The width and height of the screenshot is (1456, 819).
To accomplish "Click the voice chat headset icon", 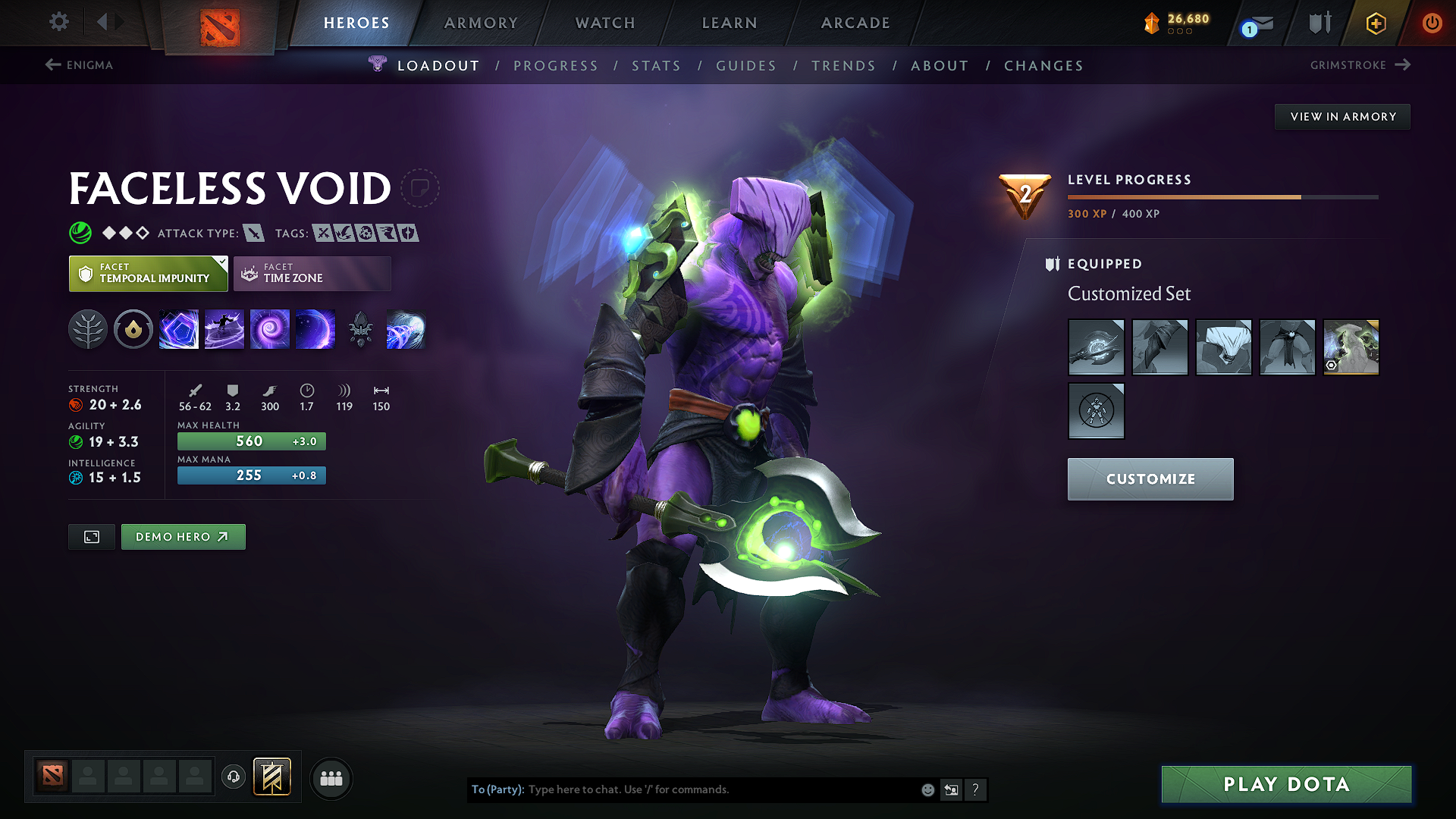I will click(x=233, y=778).
